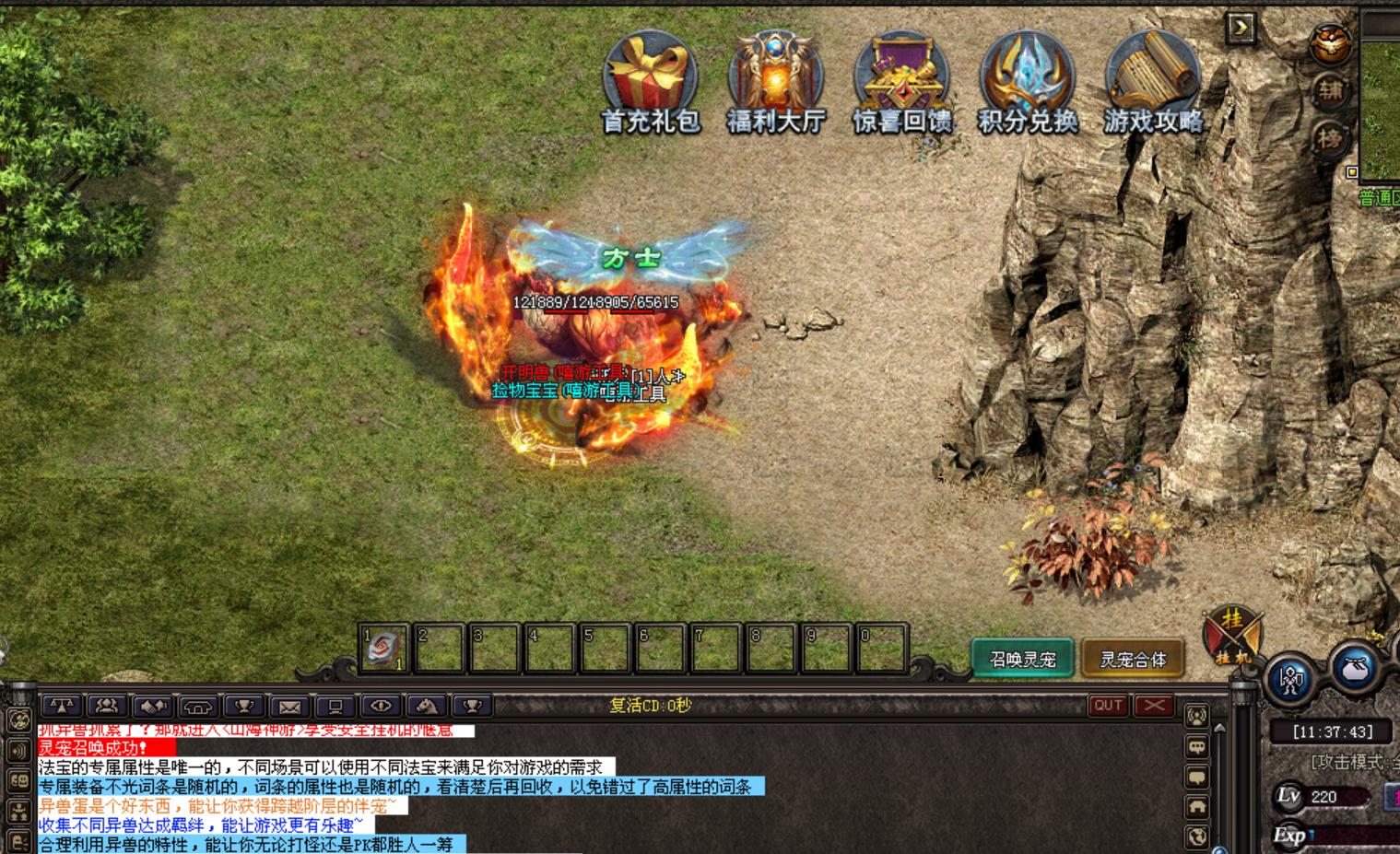Use the item in hotbar slot 1
The image size is (1400, 854).
[383, 649]
